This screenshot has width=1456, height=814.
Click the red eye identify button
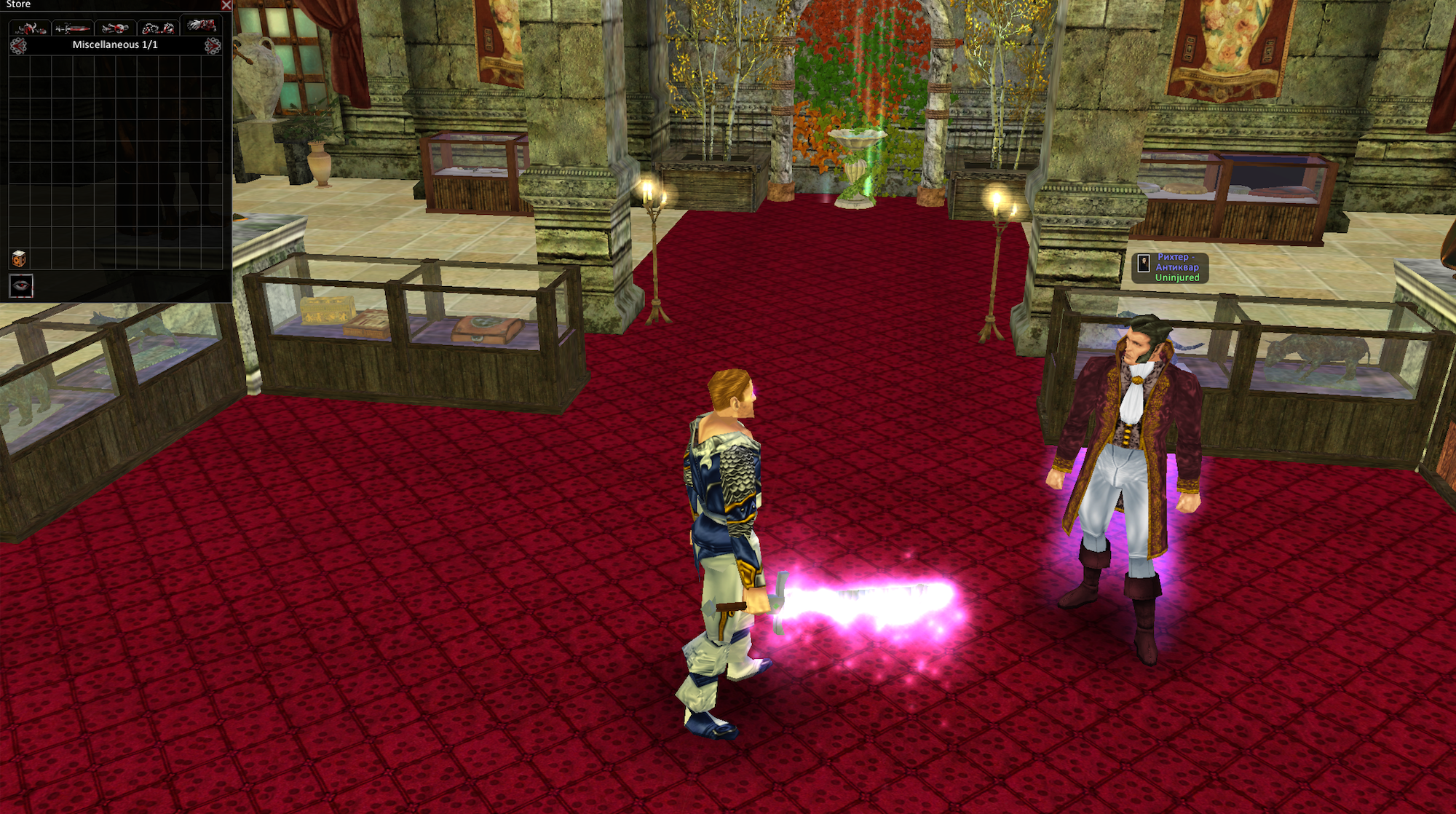point(21,285)
